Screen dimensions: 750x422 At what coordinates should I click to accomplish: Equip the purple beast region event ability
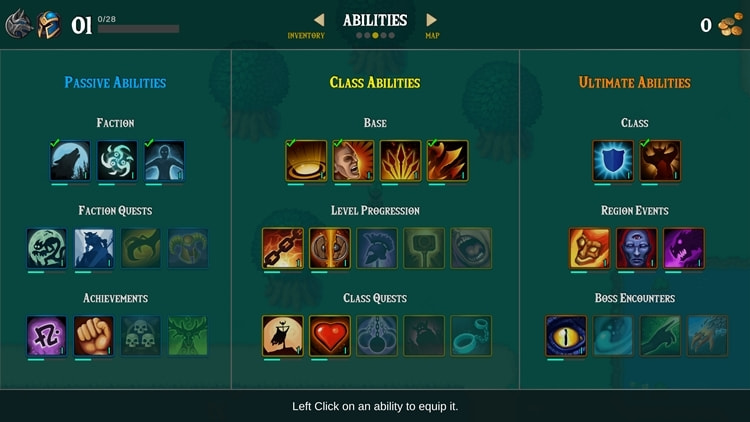click(684, 249)
